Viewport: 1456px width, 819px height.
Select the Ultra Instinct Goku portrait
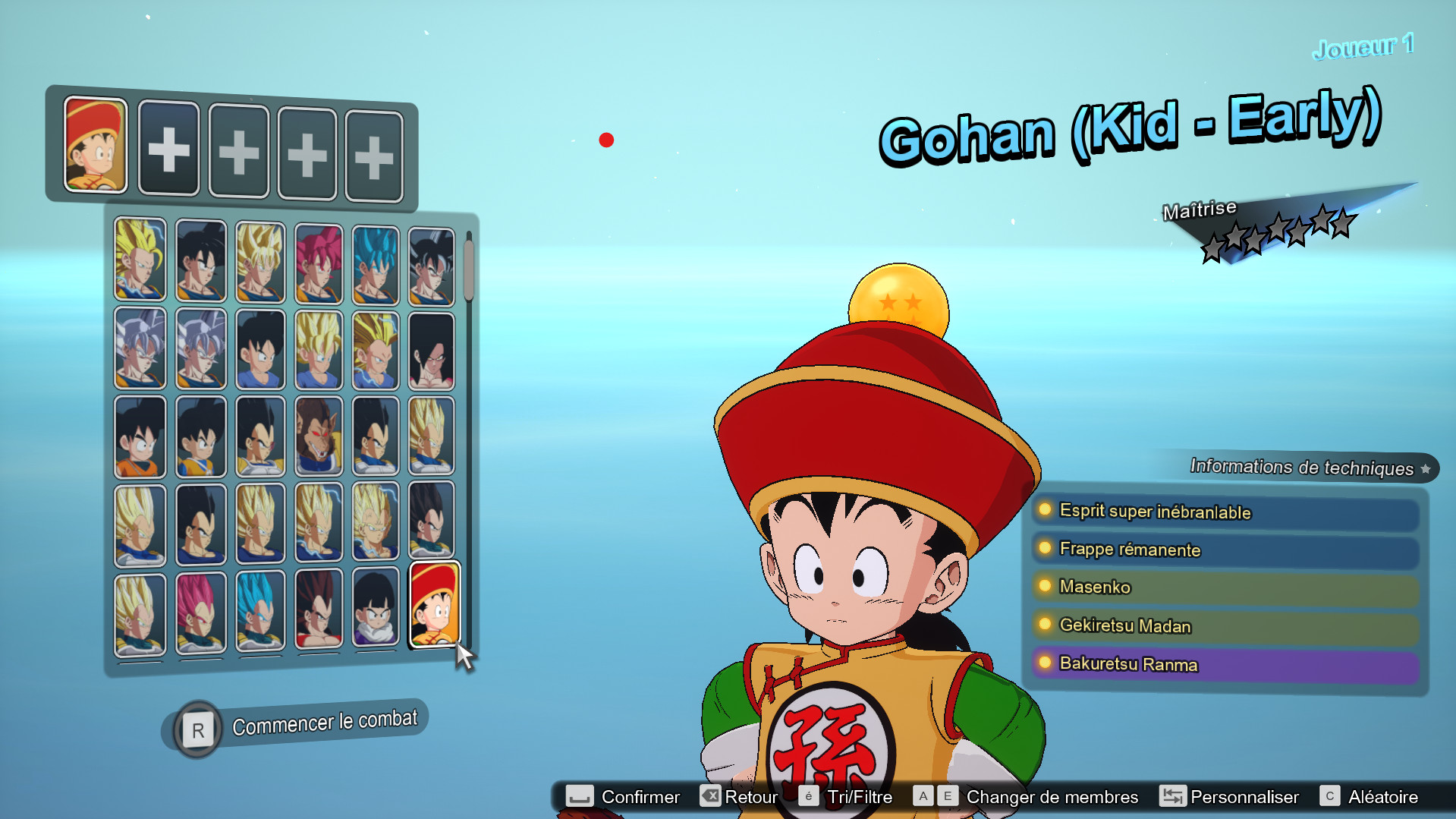pyautogui.click(x=140, y=349)
